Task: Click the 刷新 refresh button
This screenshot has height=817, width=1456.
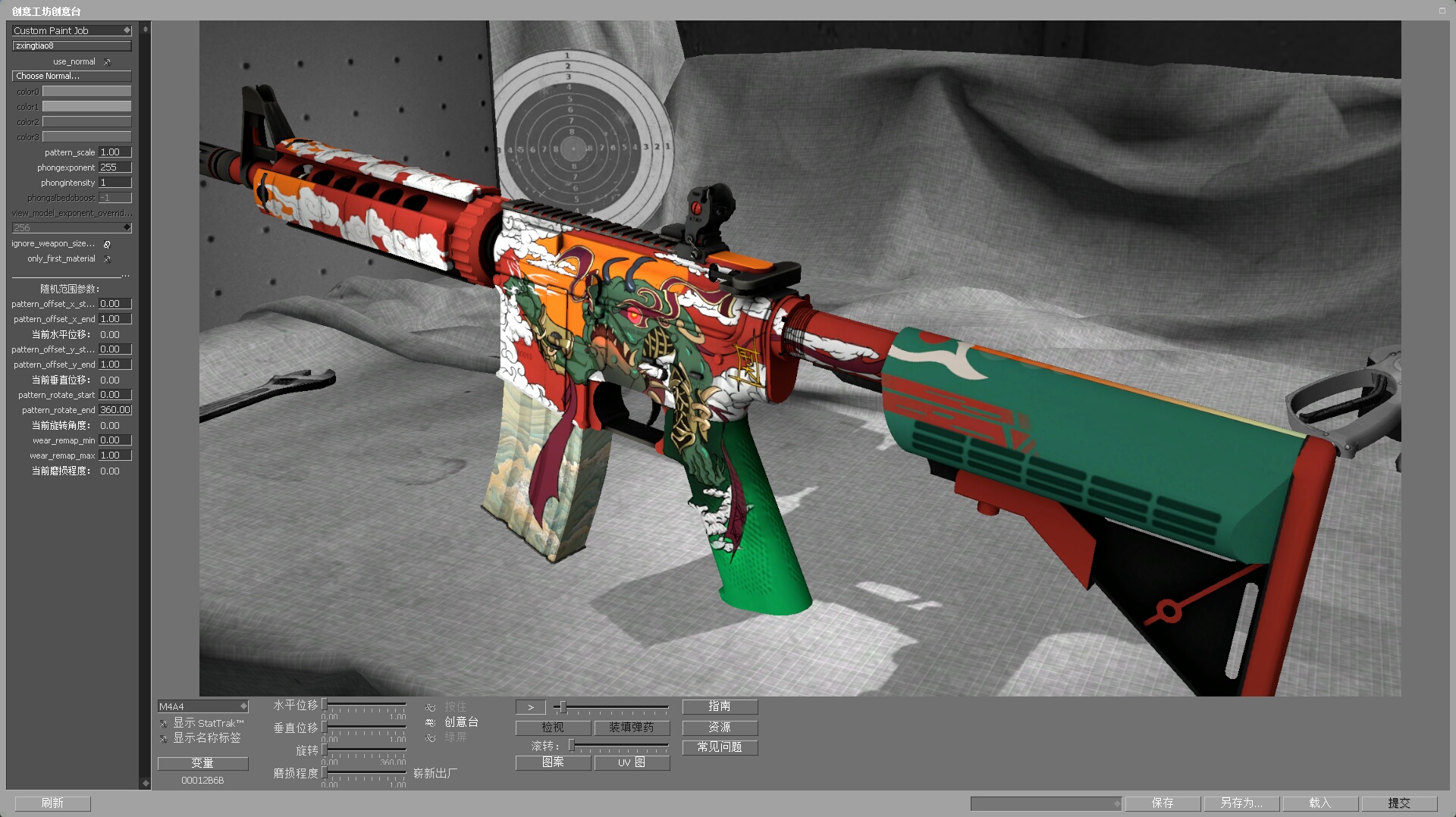Action: tap(52, 803)
